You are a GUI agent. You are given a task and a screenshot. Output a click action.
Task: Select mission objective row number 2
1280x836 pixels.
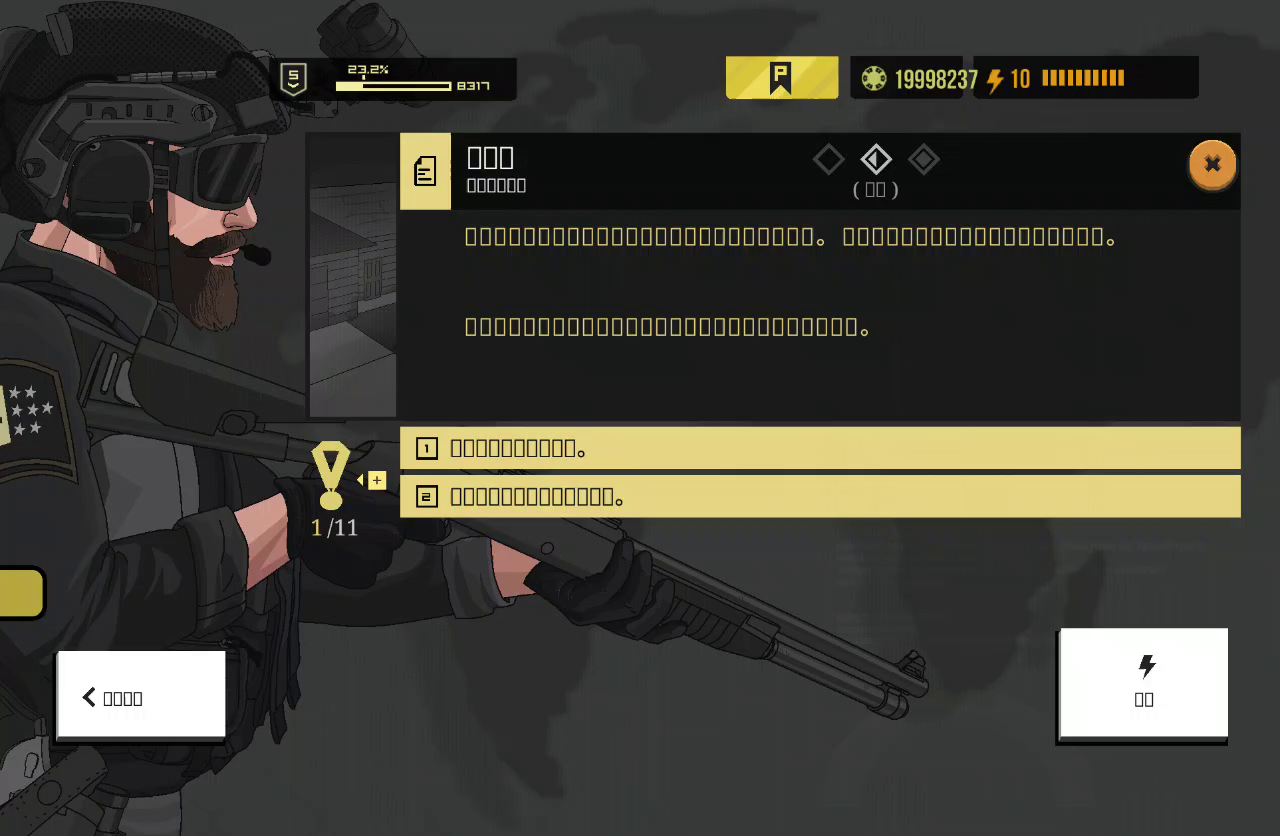[x=820, y=496]
